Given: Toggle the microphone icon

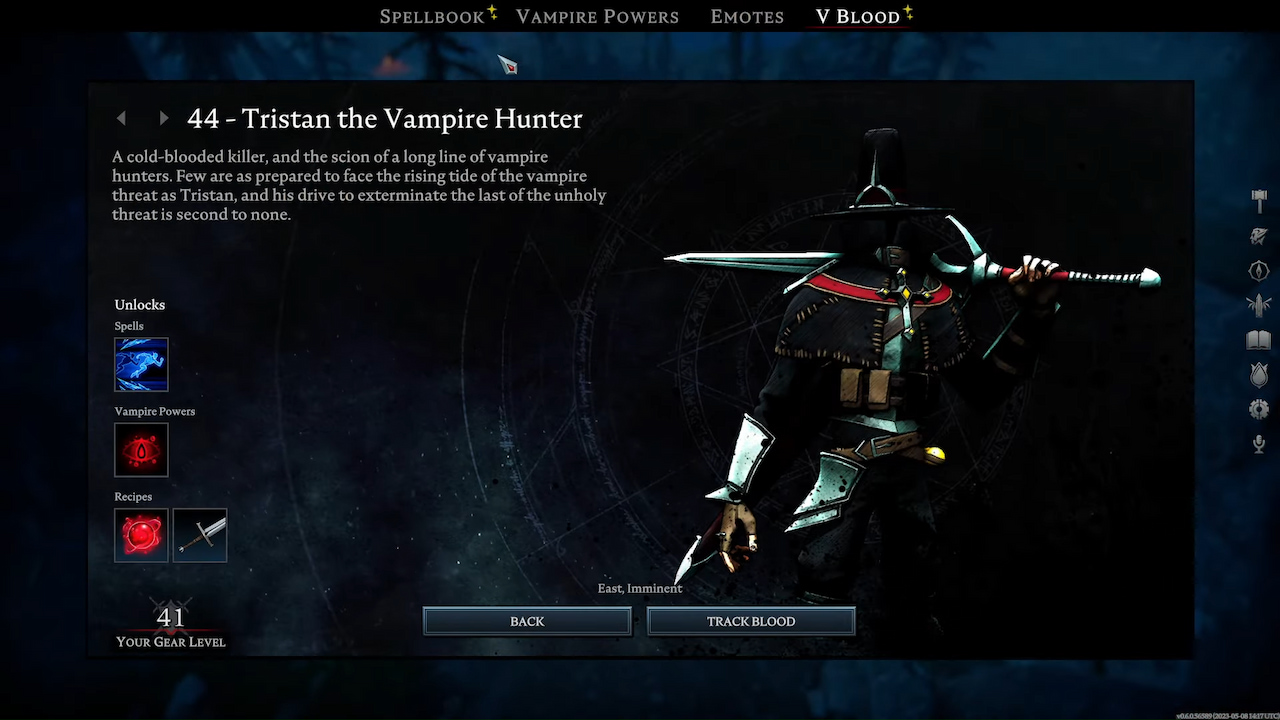Looking at the screenshot, I should pyautogui.click(x=1259, y=444).
